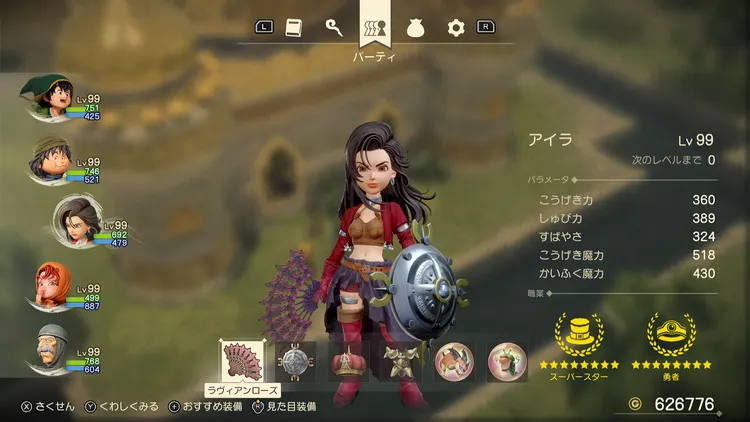Image resolution: width=750 pixels, height=422 pixels.
Task: Open the item bag tab
Action: [416, 28]
